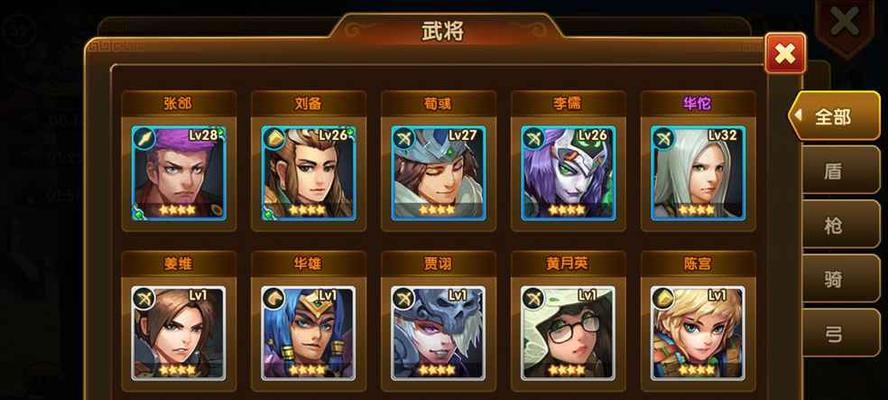Filter heroes by the 盾 tab

coord(834,171)
